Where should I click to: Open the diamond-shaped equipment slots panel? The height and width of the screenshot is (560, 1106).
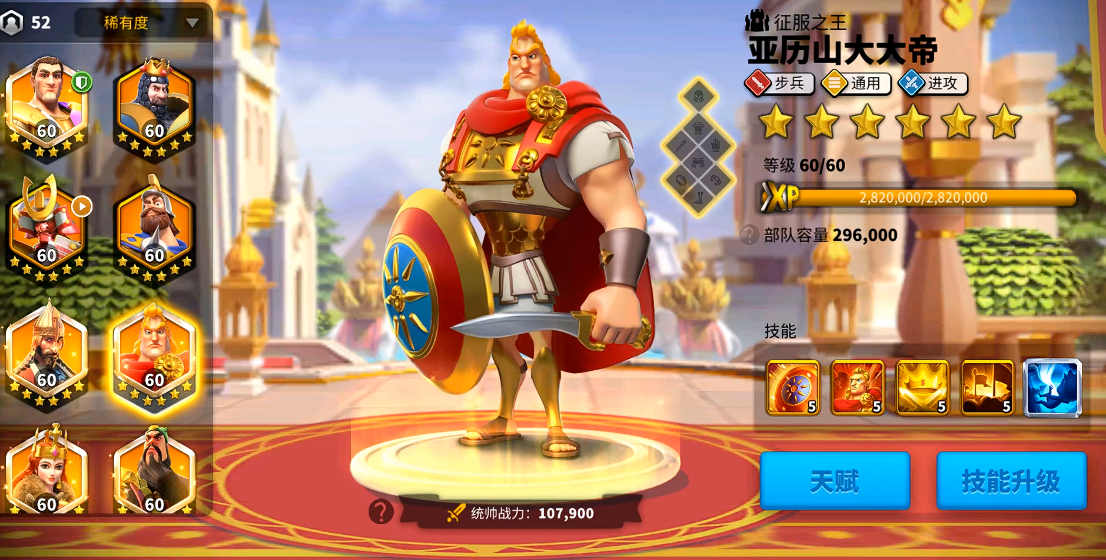click(696, 147)
